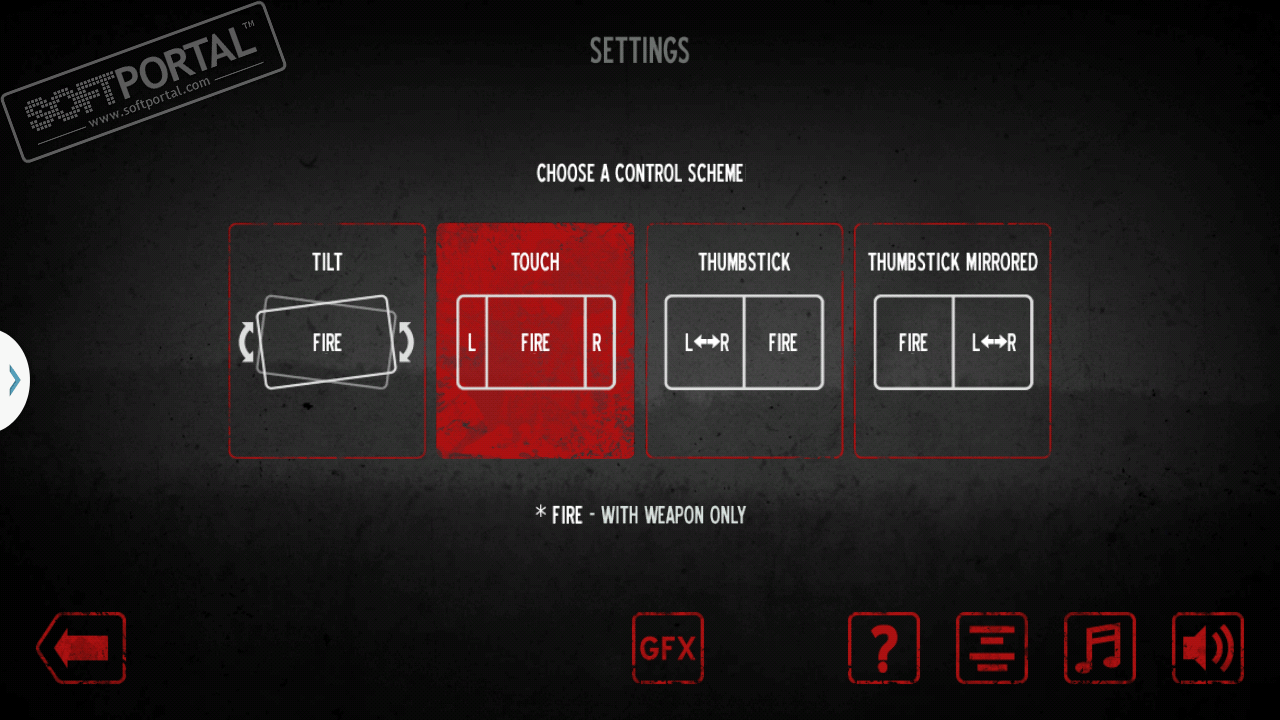
Task: Choose the Tilt control scheme
Action: point(327,341)
